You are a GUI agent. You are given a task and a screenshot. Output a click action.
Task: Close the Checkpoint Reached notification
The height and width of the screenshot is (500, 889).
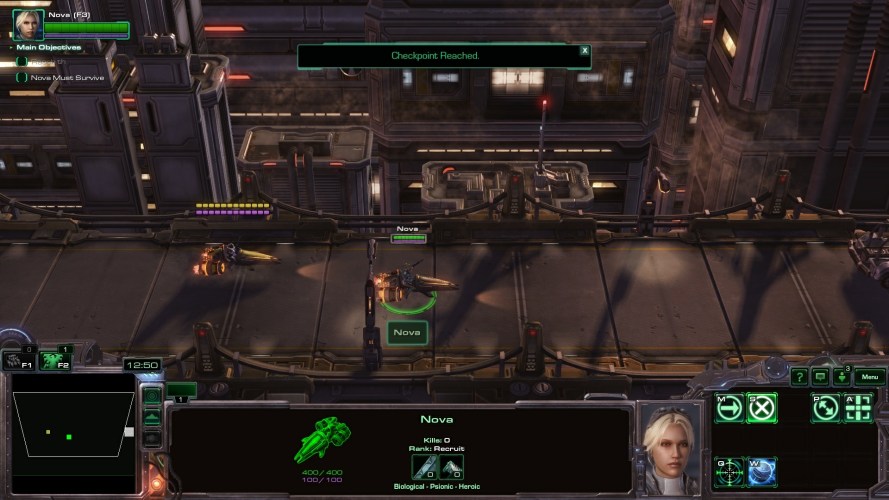[585, 50]
